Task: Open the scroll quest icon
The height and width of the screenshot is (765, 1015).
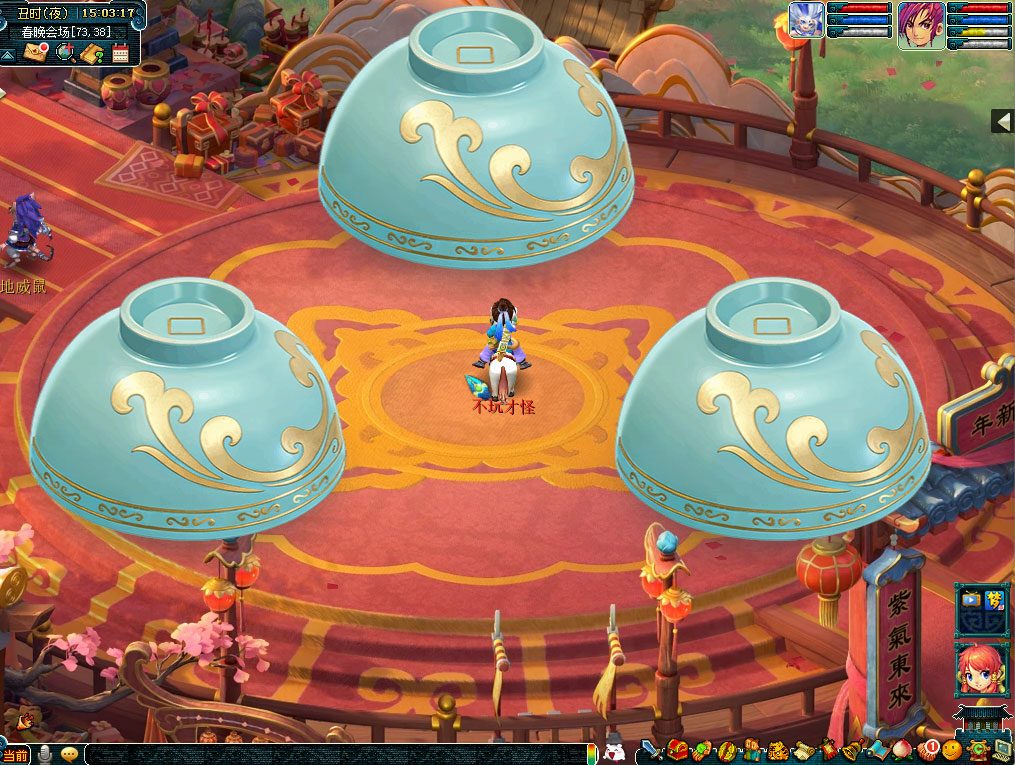Action: [x=802, y=749]
